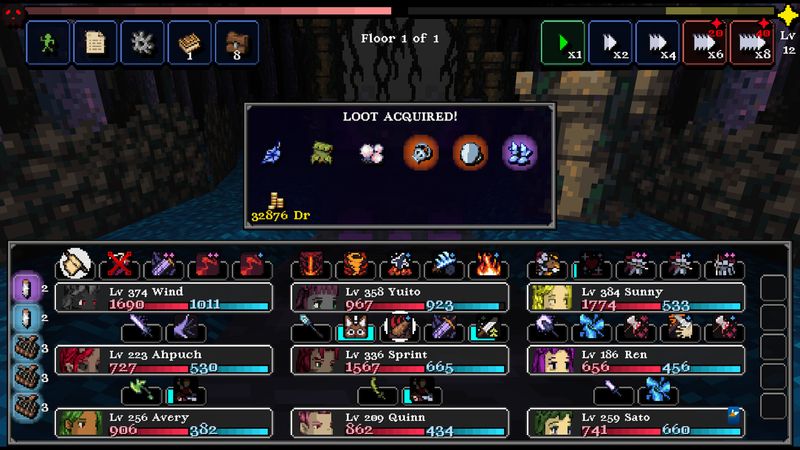Select Sato's character panel
This screenshot has width=800, height=450.
point(637,423)
